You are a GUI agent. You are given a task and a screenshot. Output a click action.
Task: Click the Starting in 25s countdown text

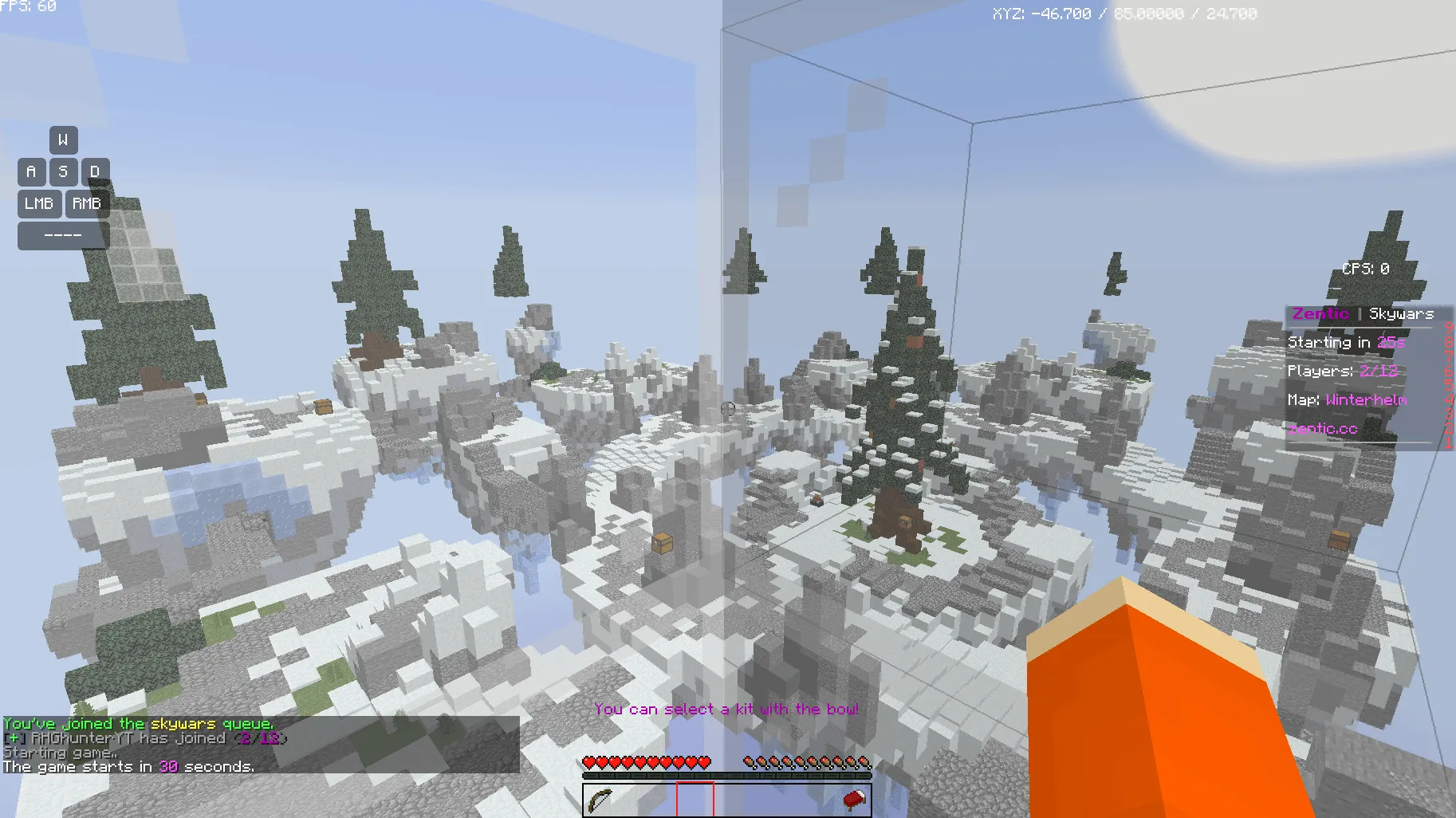tap(1348, 342)
